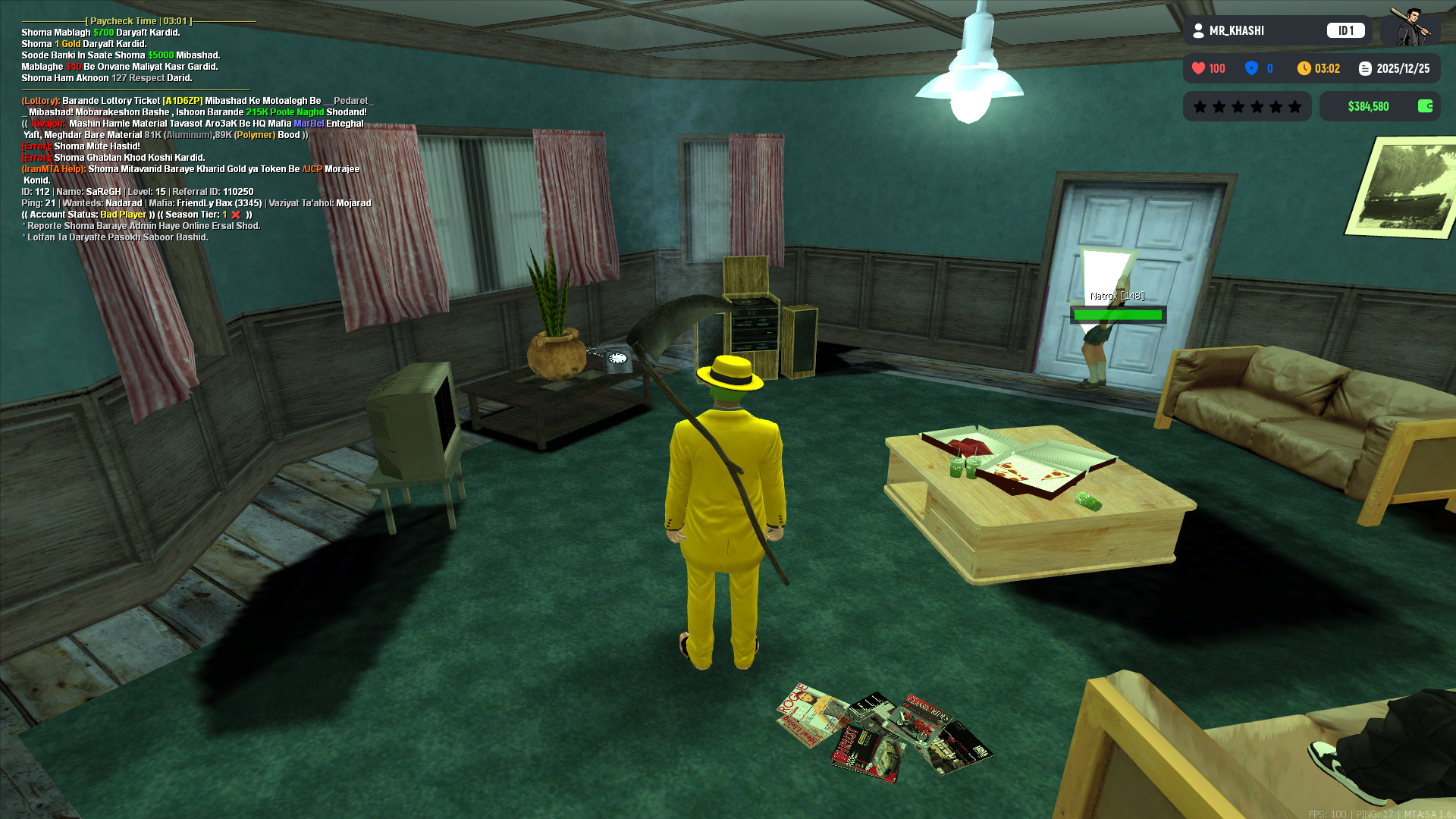The width and height of the screenshot is (1456, 819).
Task: Select the ID 1 badge
Action: (x=1345, y=30)
